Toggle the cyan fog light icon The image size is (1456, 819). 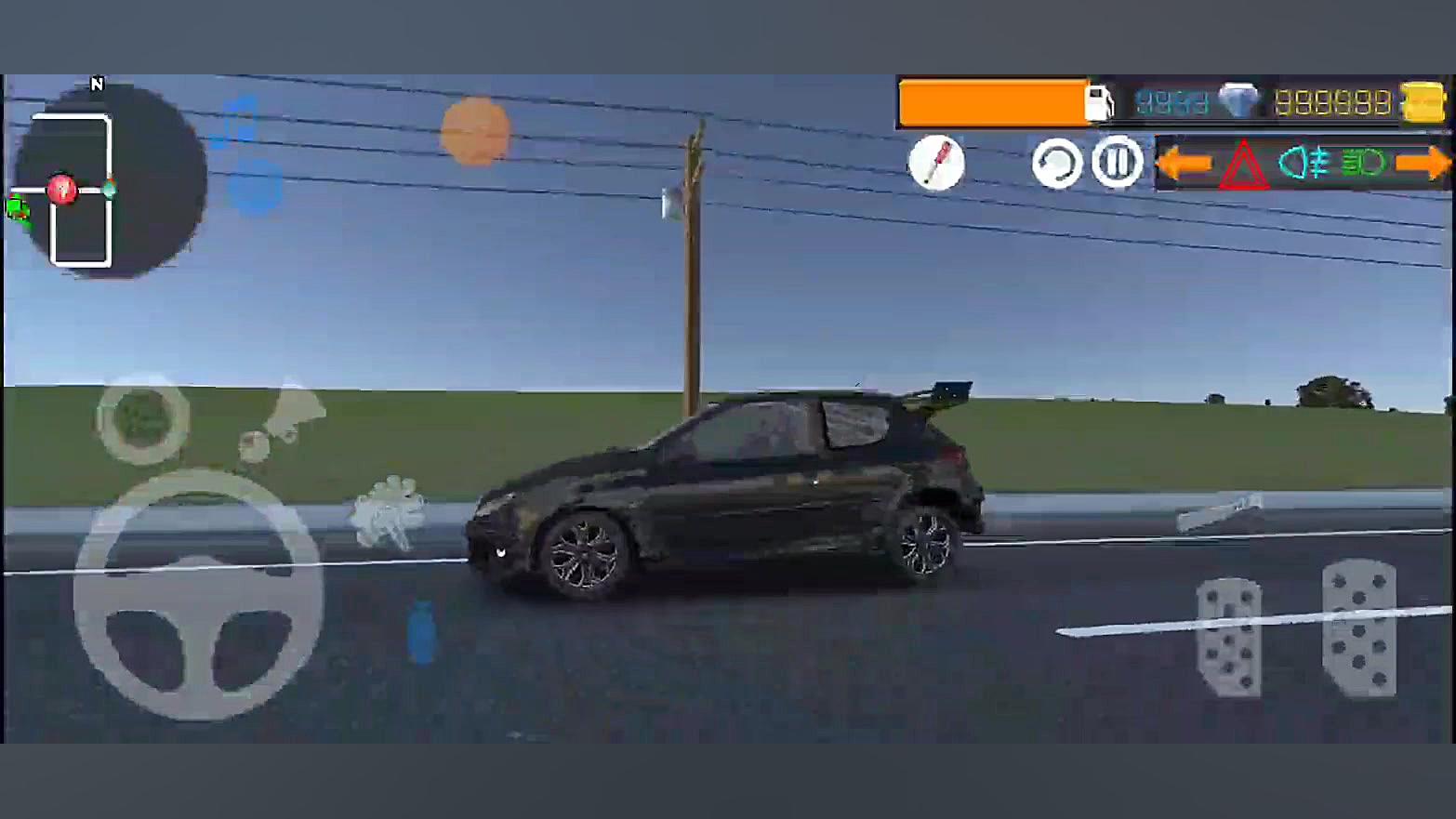click(1304, 164)
